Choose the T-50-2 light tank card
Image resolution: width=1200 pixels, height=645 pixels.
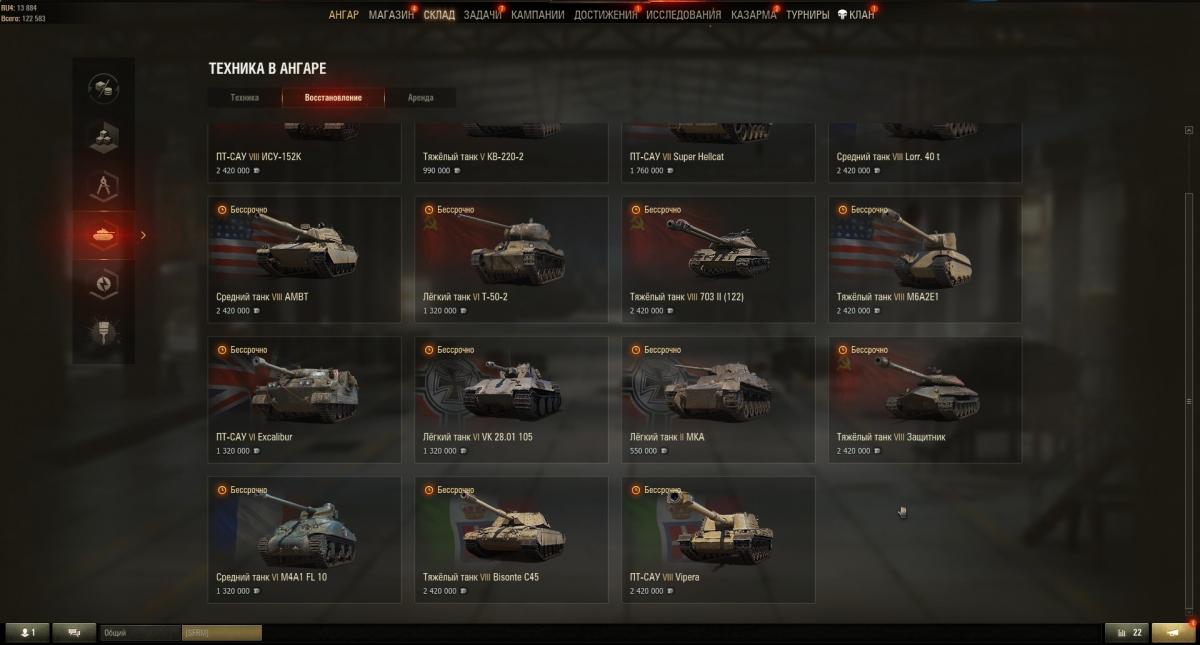[511, 259]
